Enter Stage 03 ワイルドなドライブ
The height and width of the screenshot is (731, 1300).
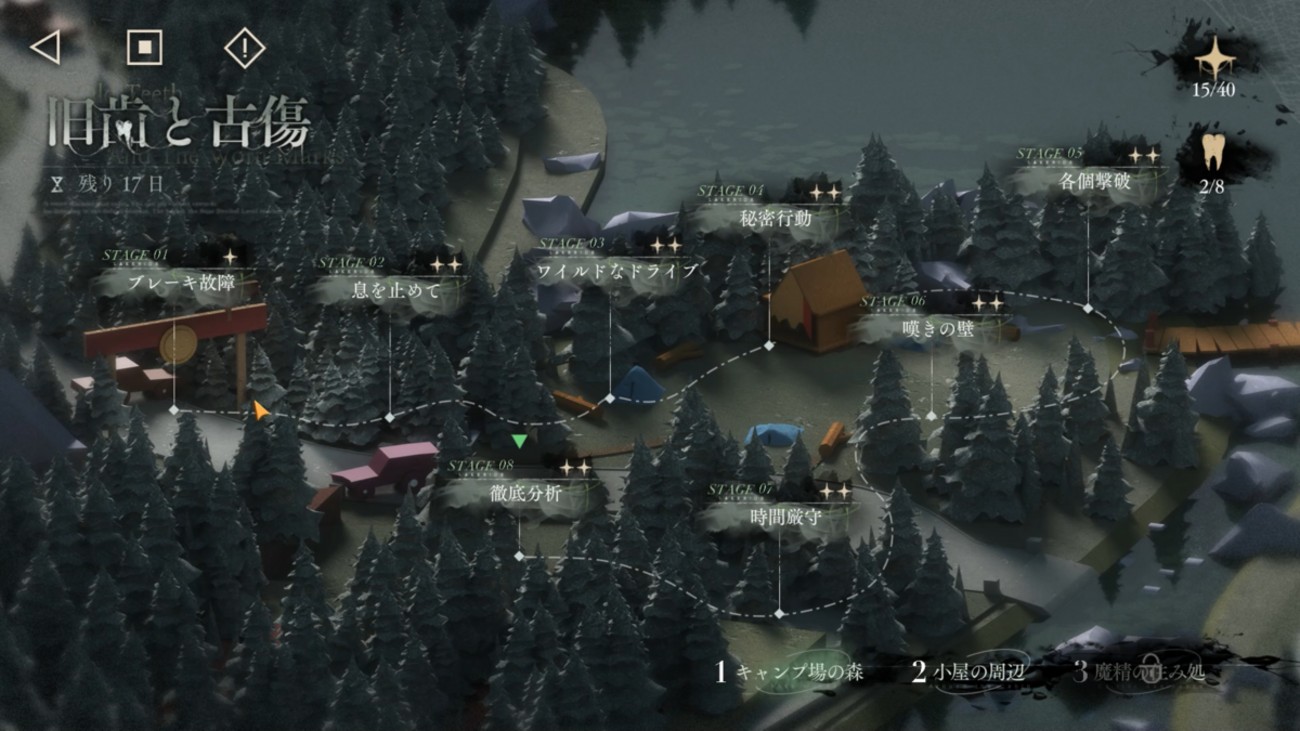616,270
